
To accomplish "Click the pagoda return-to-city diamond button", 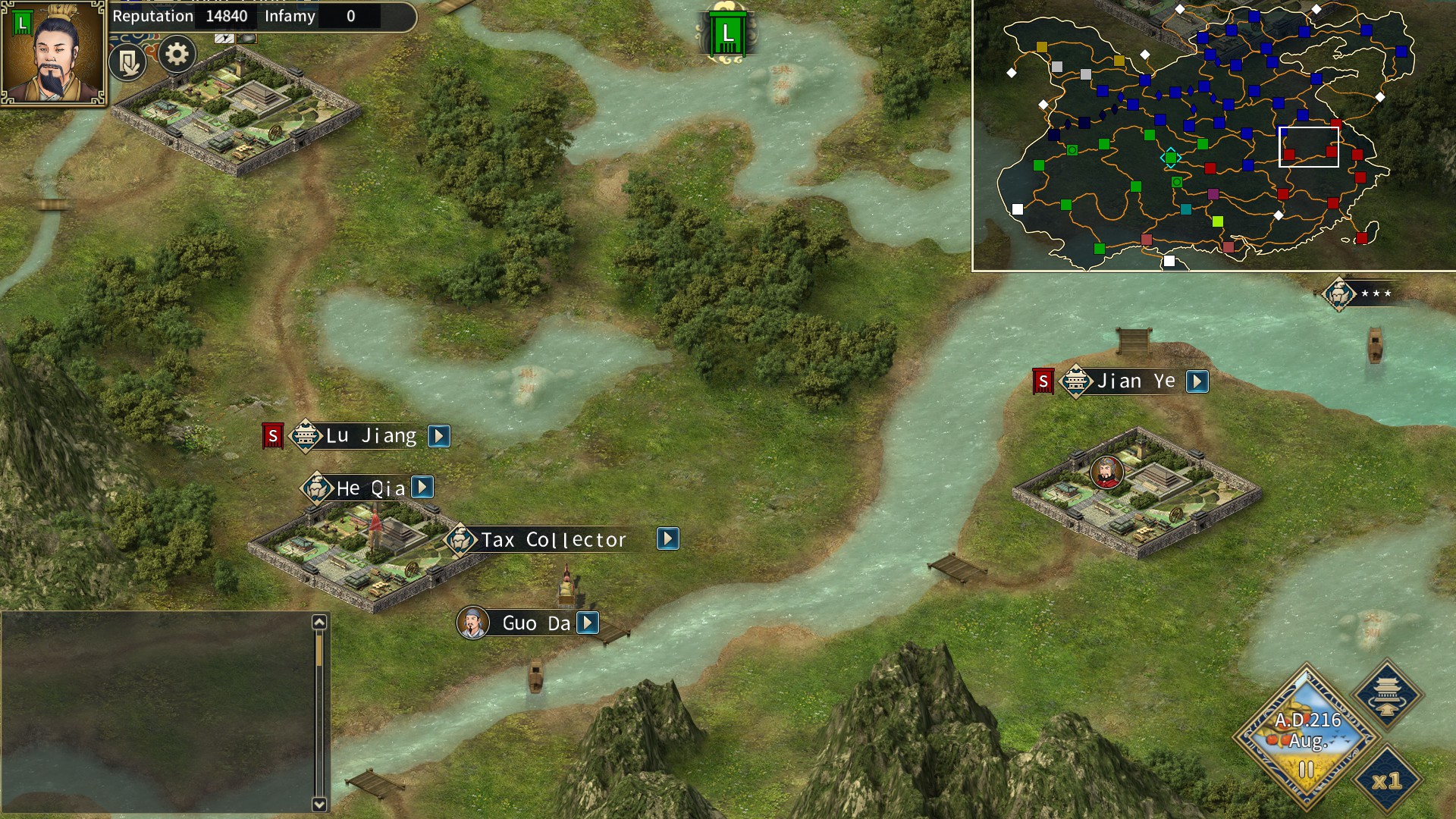I will point(1387,693).
